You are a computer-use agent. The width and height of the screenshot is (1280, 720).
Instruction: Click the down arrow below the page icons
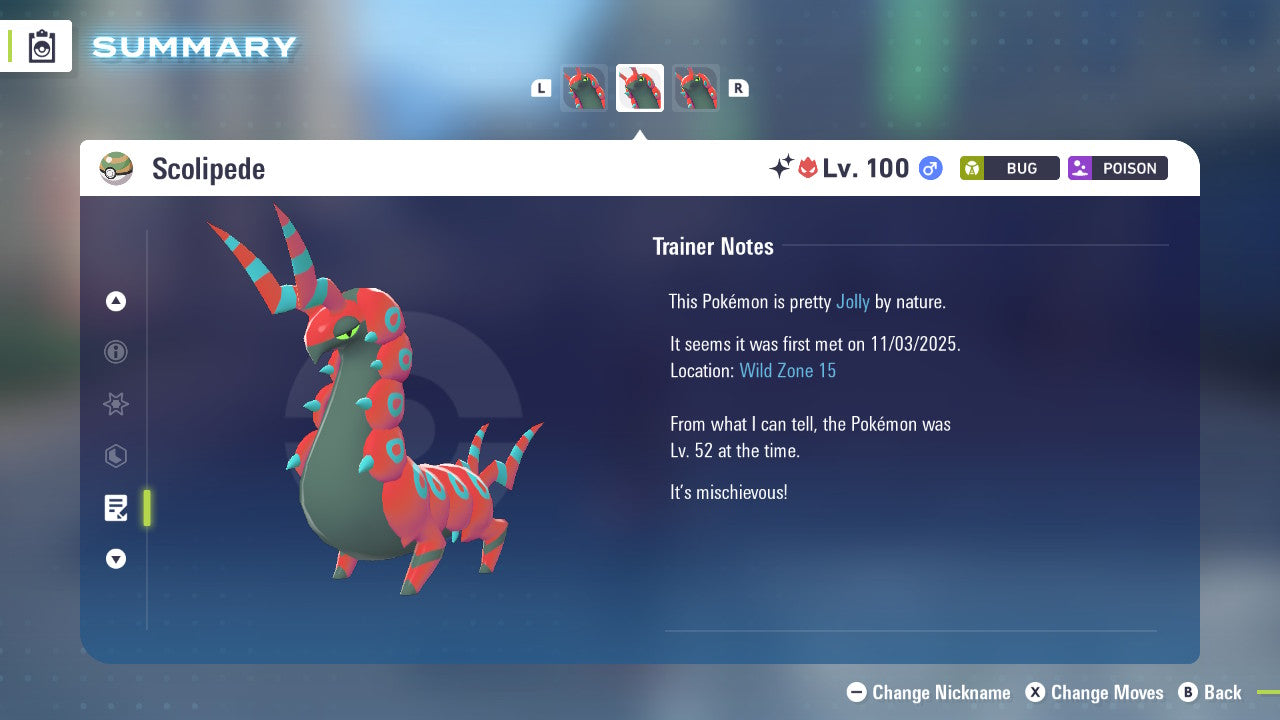coord(115,559)
